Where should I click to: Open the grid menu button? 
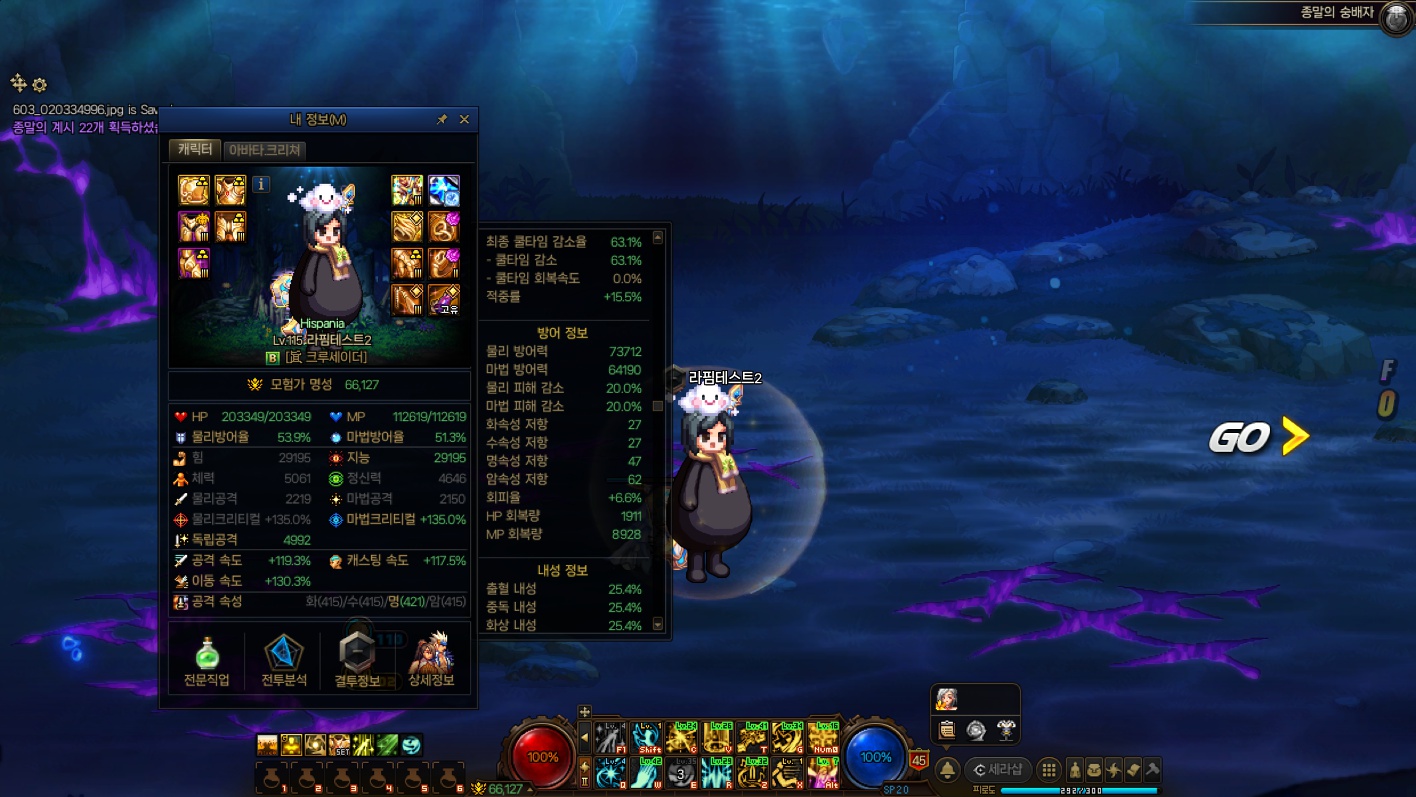point(1048,770)
